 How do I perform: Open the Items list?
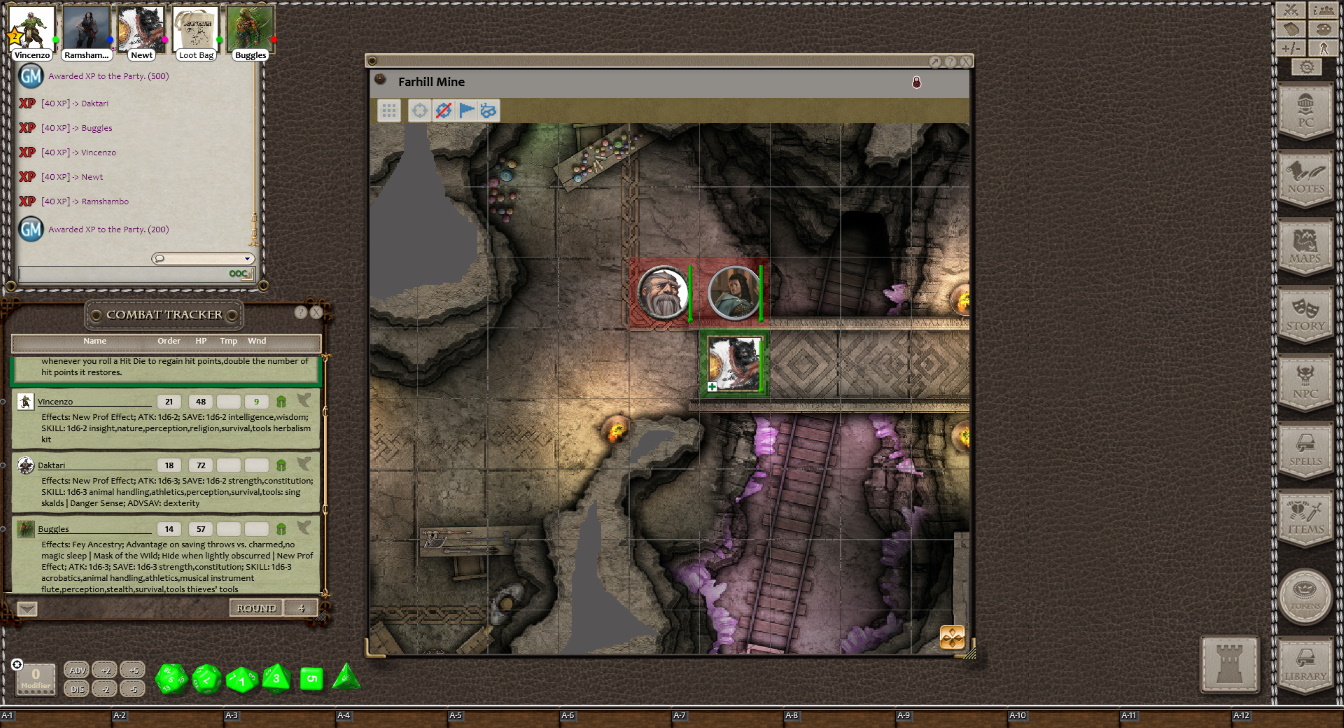click(1305, 518)
